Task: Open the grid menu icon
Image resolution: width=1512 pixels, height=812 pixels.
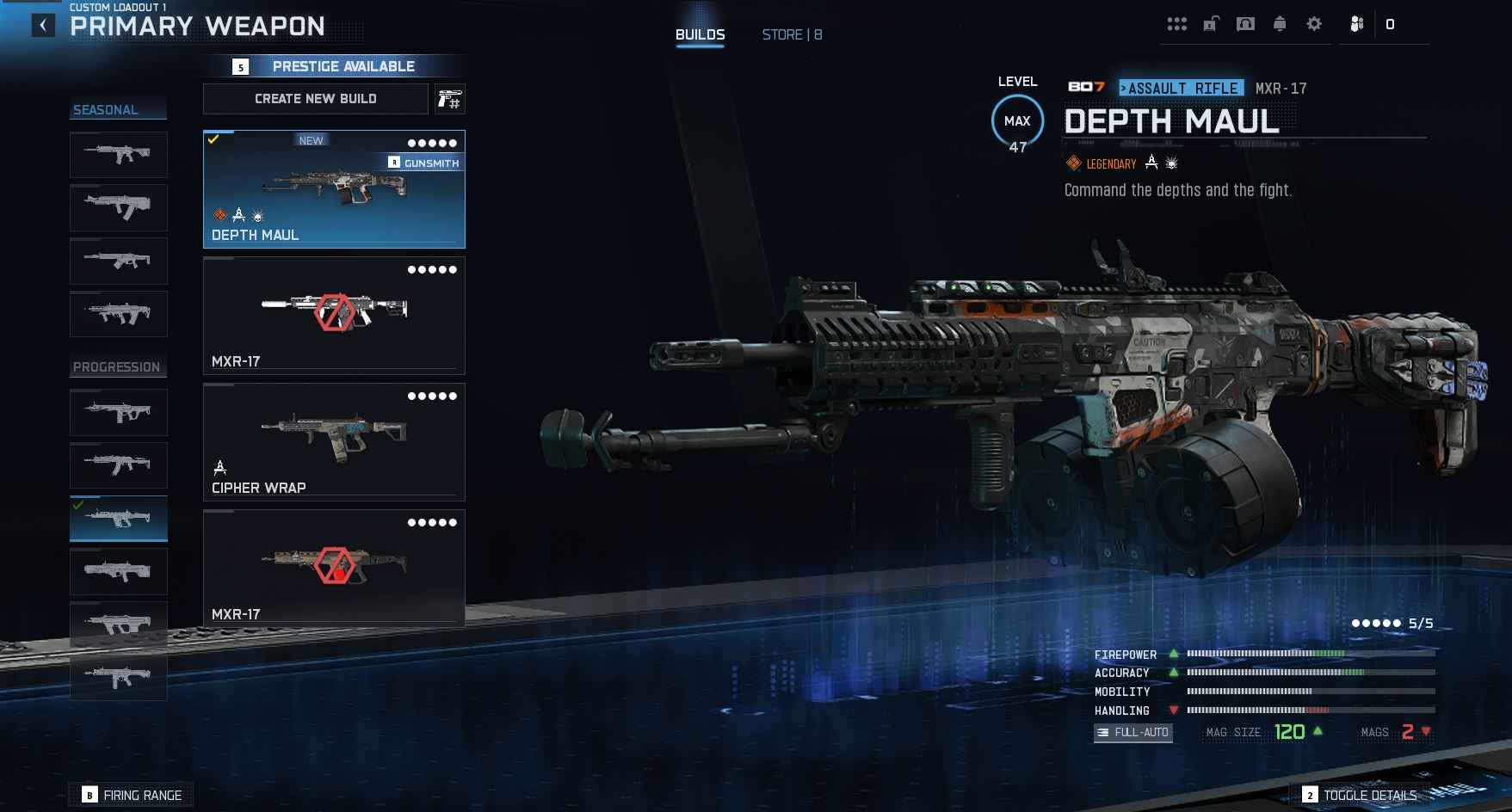Action: [1176, 24]
